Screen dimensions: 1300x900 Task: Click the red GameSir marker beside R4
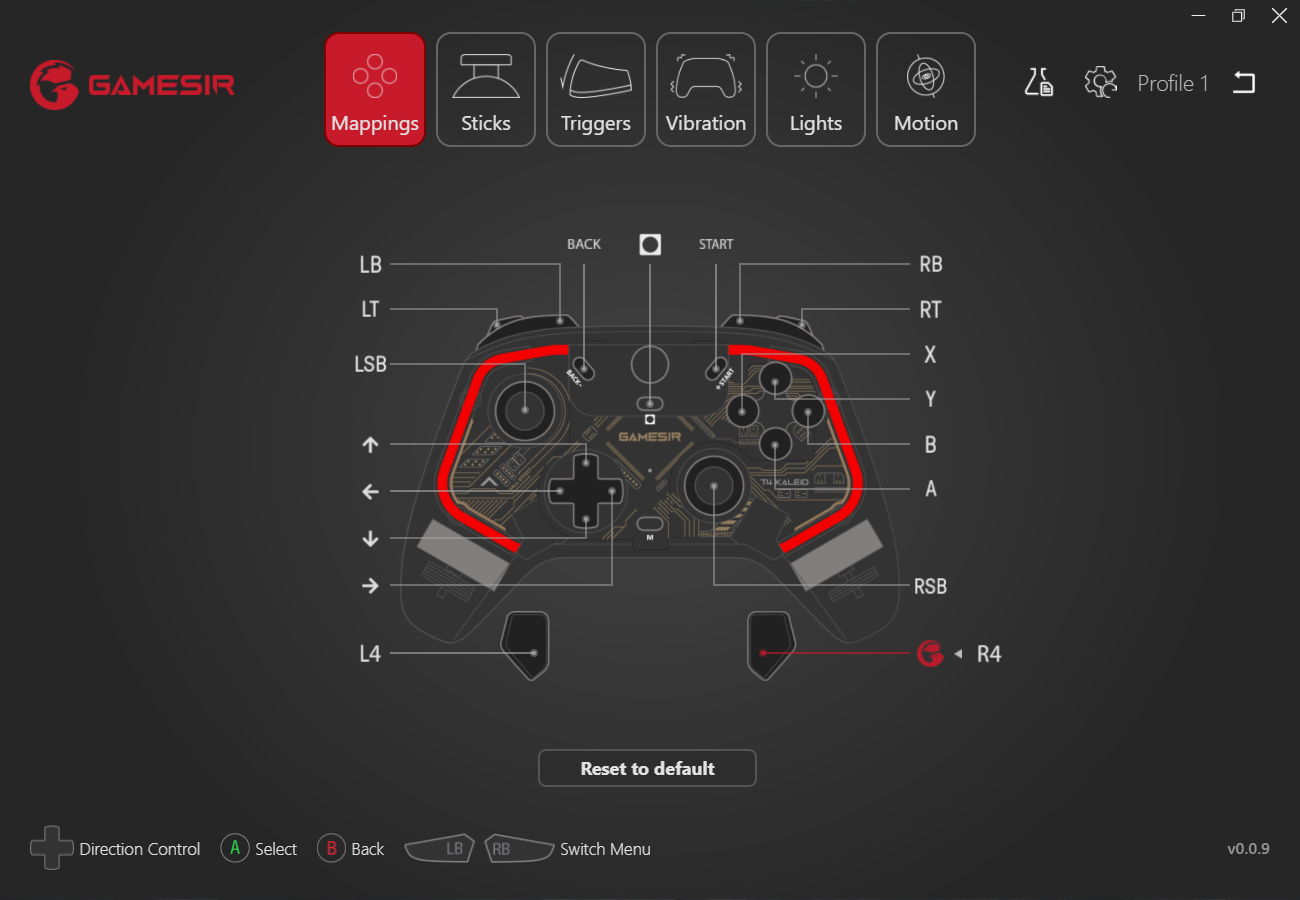click(930, 654)
